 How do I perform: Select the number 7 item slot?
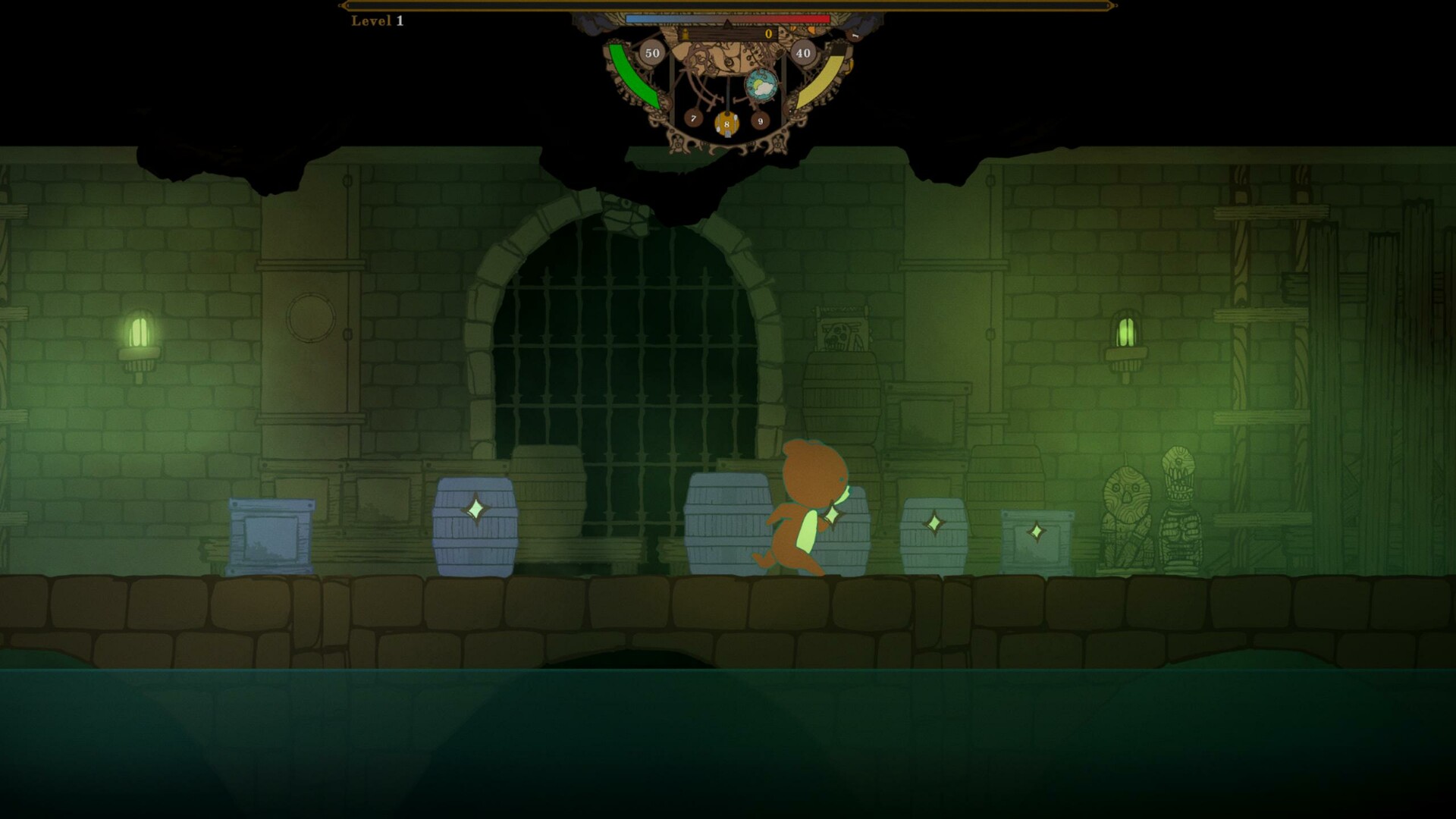pos(693,118)
